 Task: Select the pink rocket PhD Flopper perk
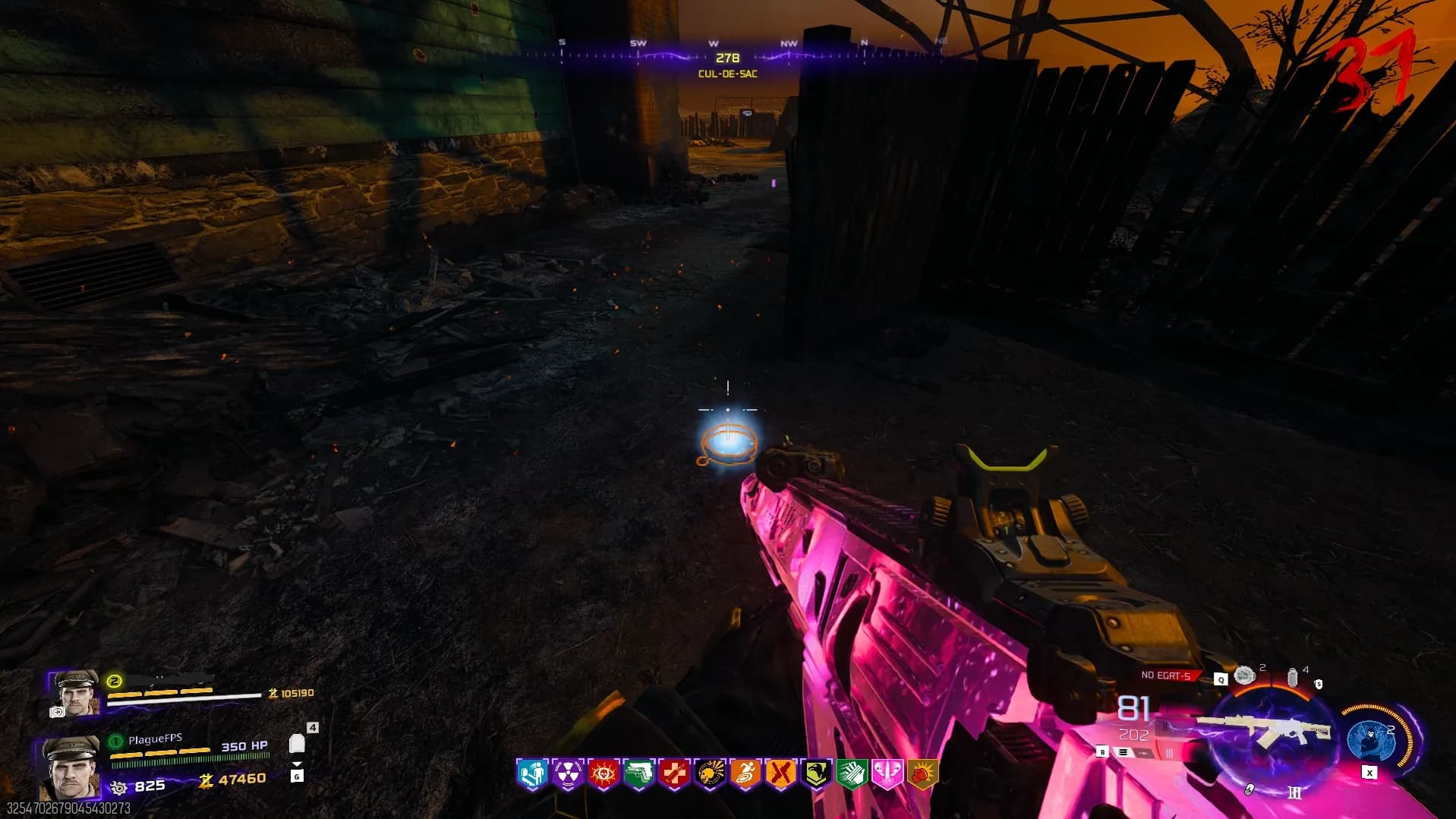coord(887,774)
